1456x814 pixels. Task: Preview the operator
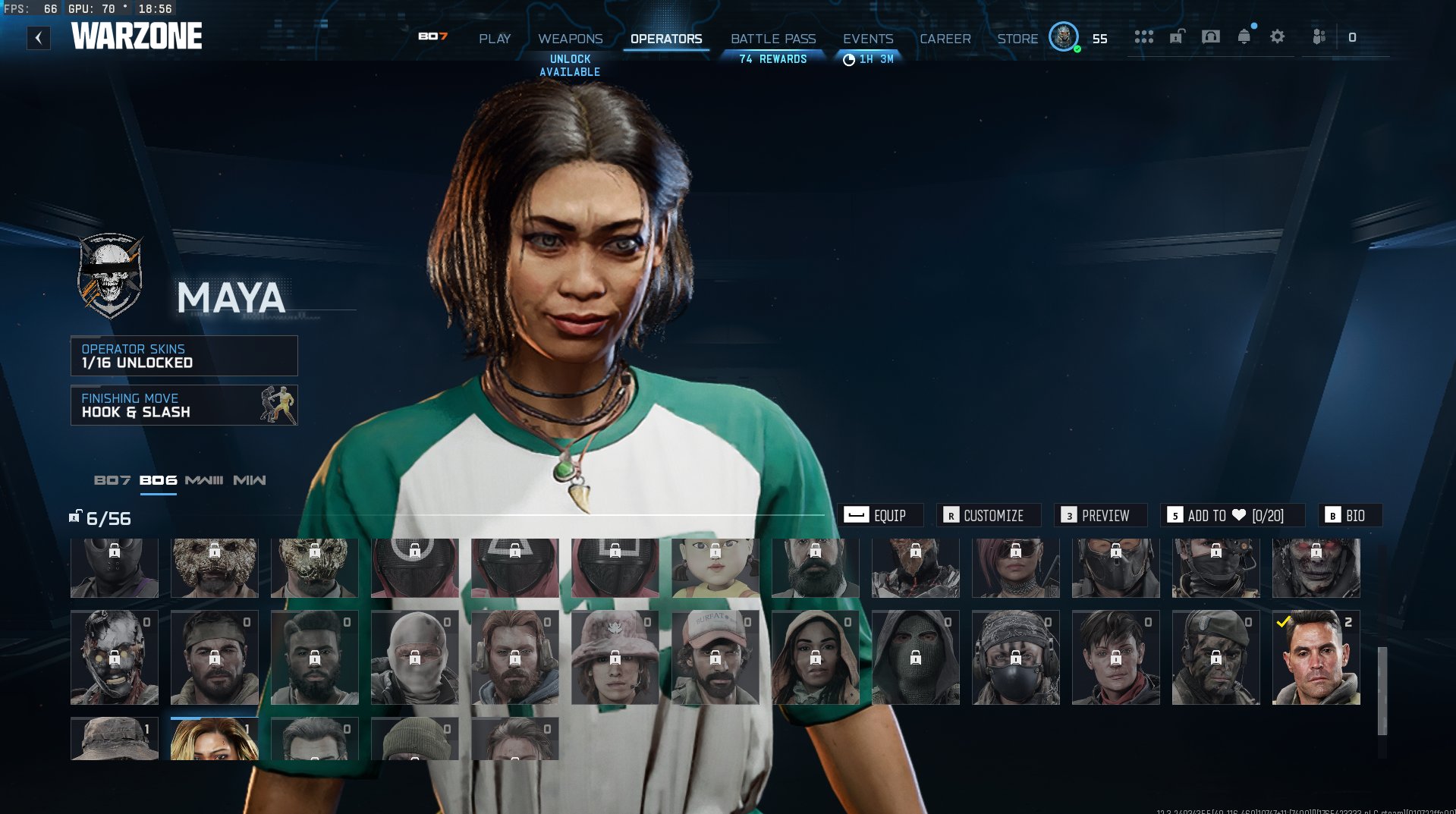(x=1100, y=516)
